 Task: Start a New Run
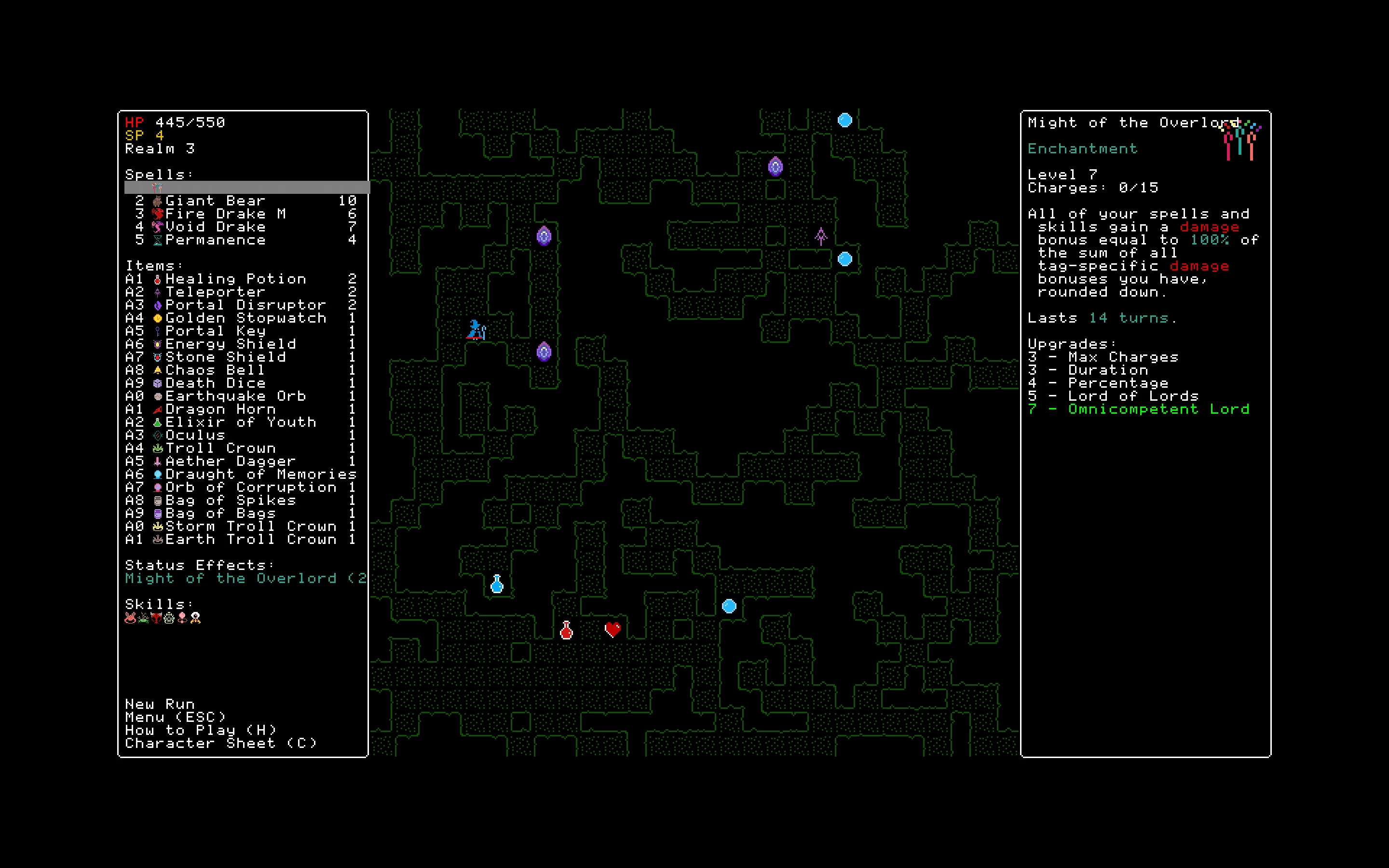pyautogui.click(x=160, y=705)
